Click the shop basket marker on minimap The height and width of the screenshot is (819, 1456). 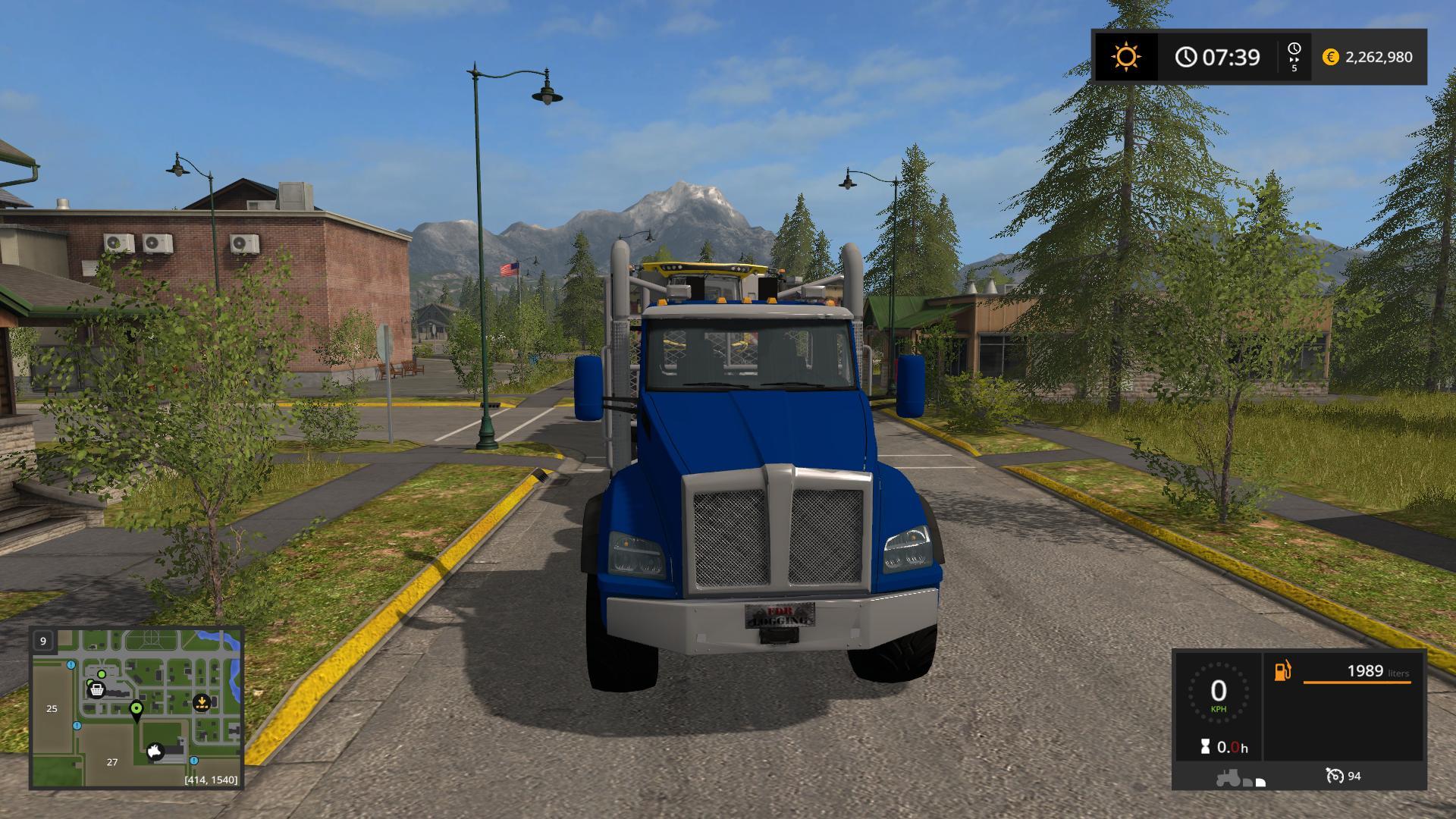96,689
